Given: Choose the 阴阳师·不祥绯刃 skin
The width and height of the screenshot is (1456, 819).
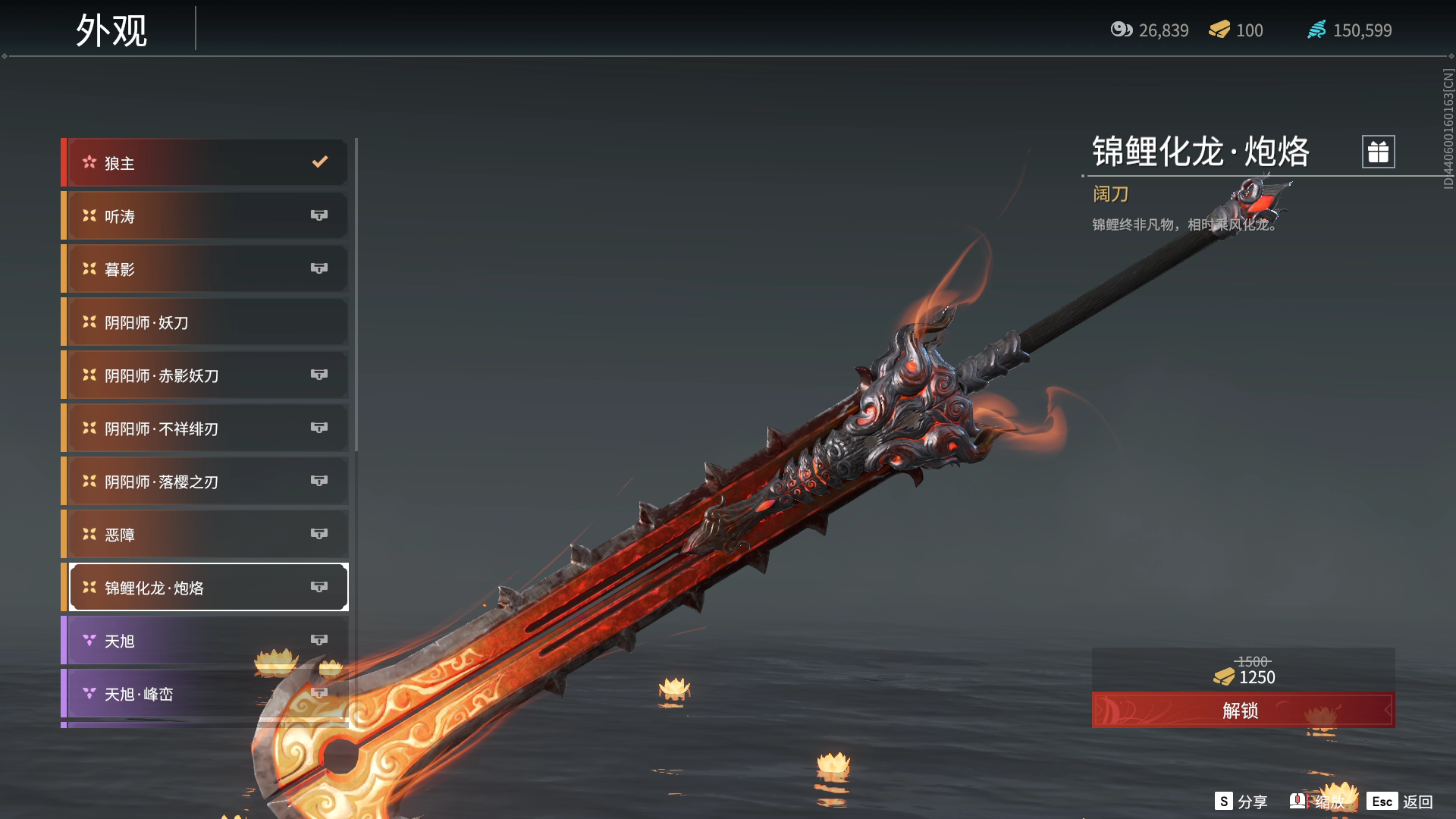Looking at the screenshot, I should (206, 428).
